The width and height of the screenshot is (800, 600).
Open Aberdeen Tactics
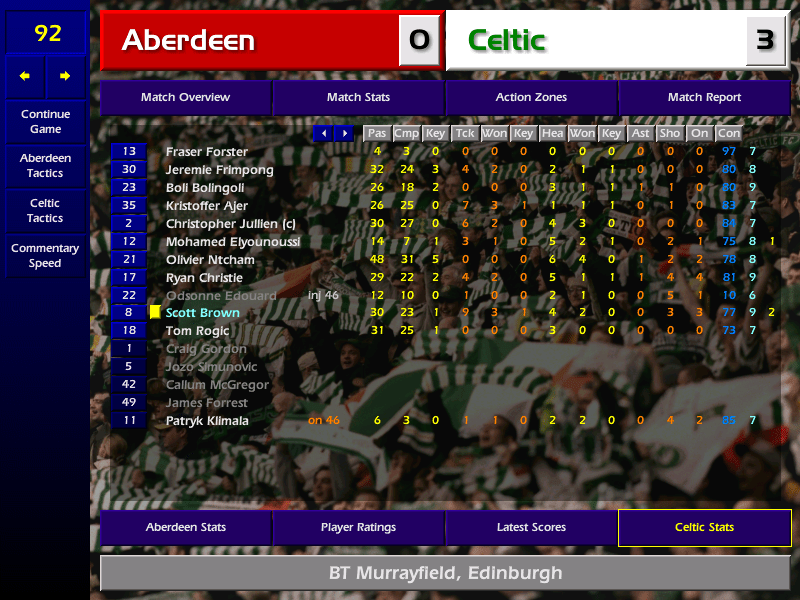coord(45,165)
